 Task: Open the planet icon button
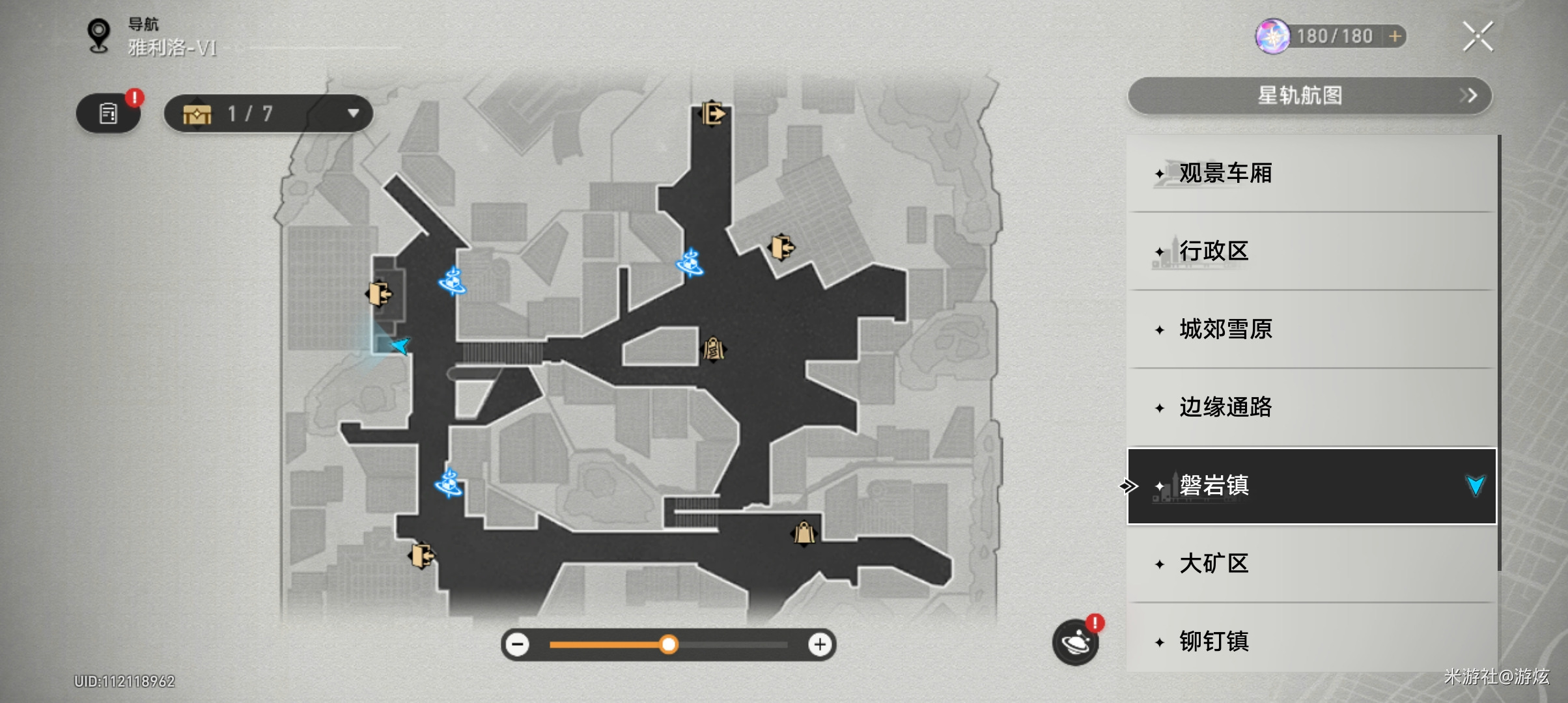pyautogui.click(x=1075, y=642)
